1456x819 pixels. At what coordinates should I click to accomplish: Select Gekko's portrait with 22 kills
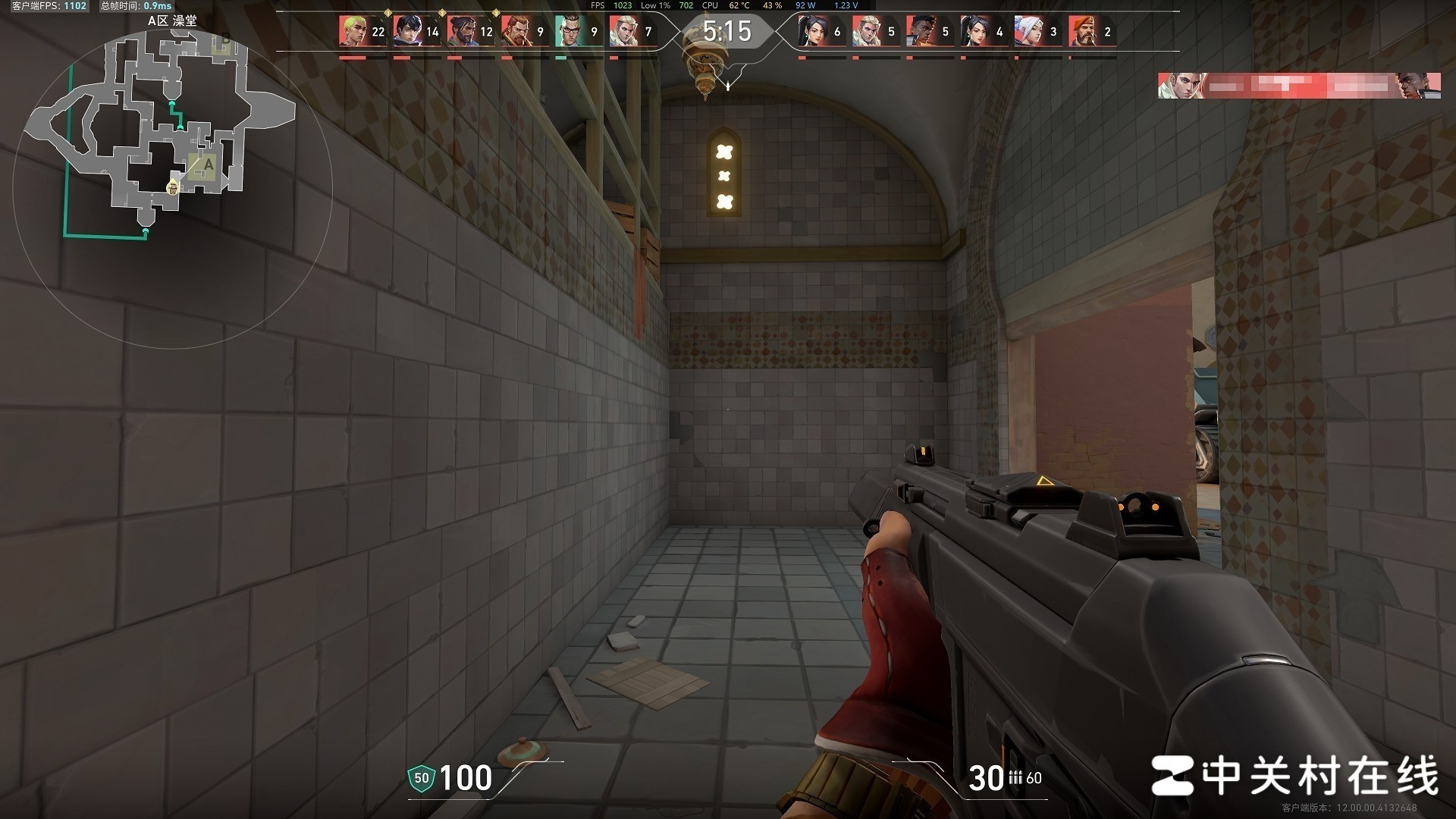coord(353,32)
